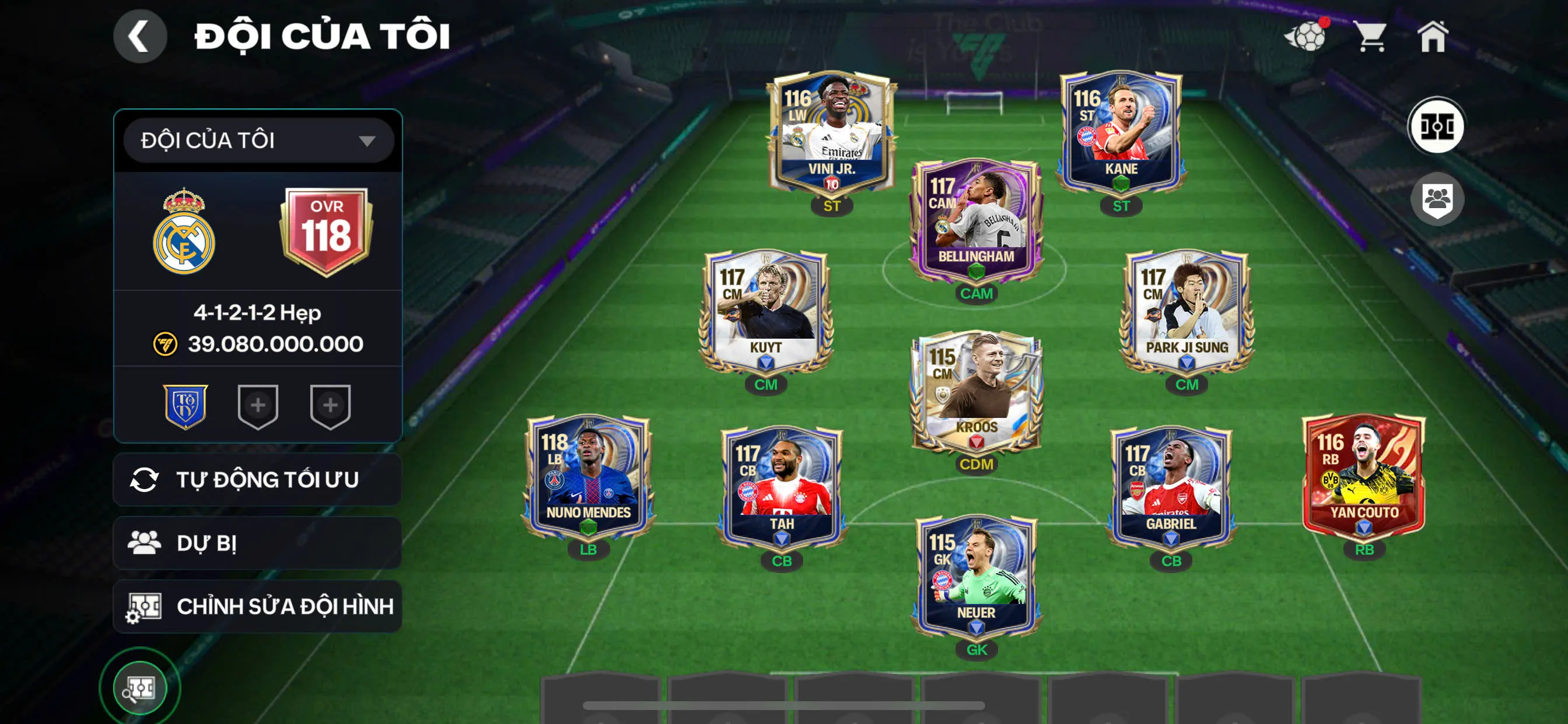Viewport: 1568px width, 724px height.
Task: Select the Vini Jr. player card
Action: pos(831,131)
